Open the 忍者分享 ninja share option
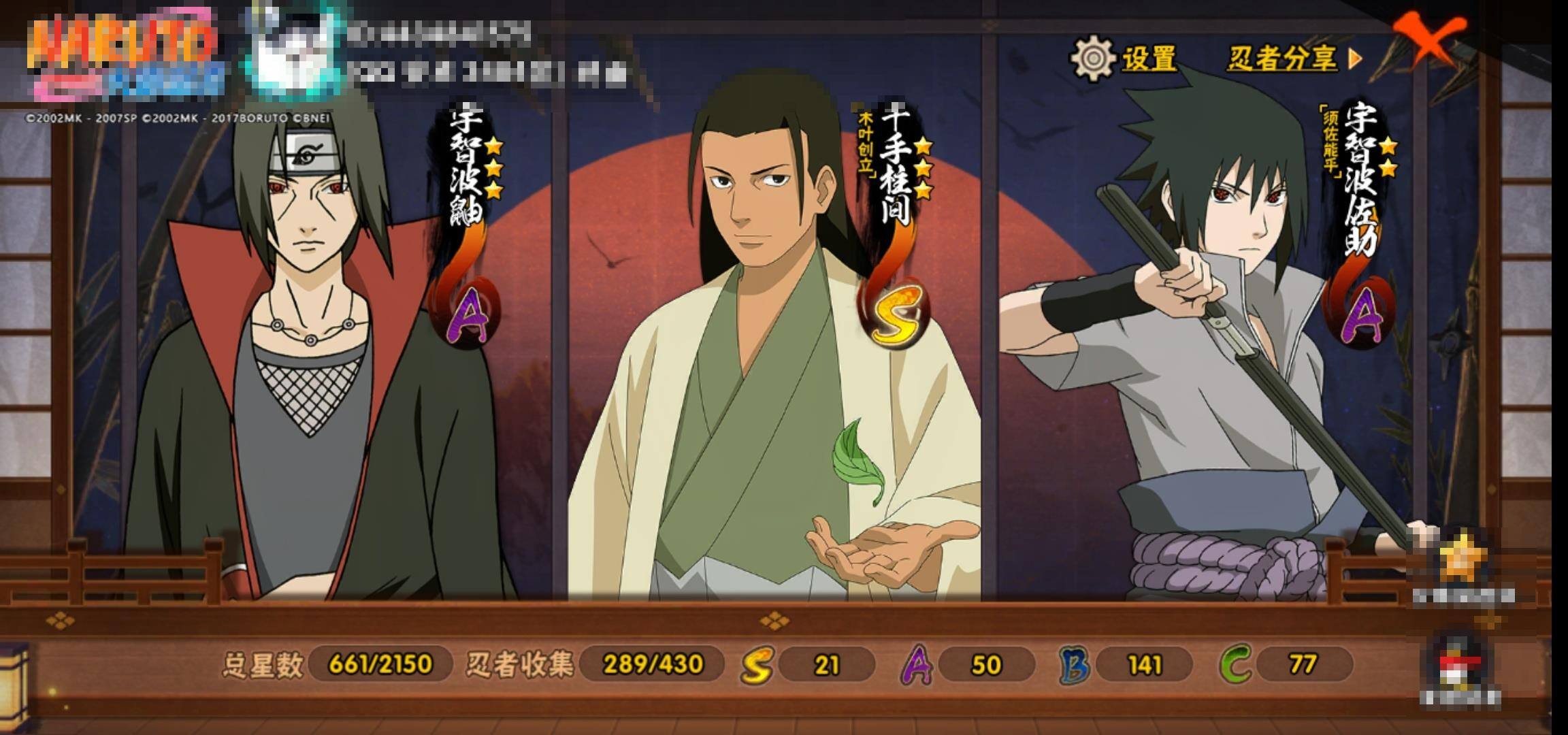 click(x=1293, y=59)
